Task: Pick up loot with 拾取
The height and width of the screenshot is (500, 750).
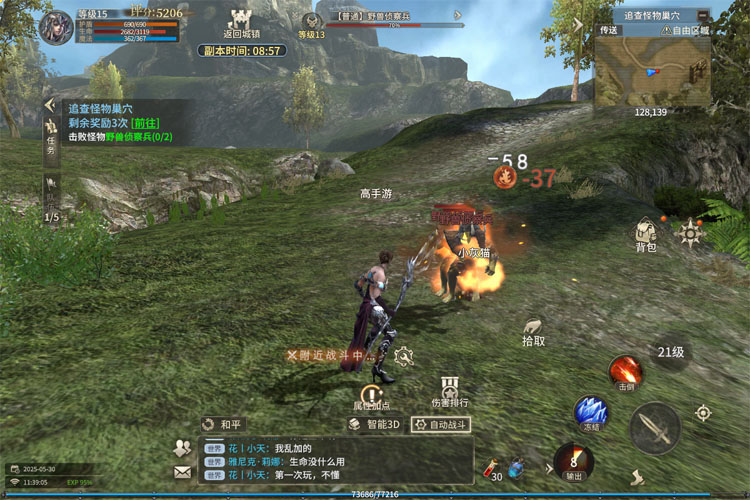Action: point(534,331)
